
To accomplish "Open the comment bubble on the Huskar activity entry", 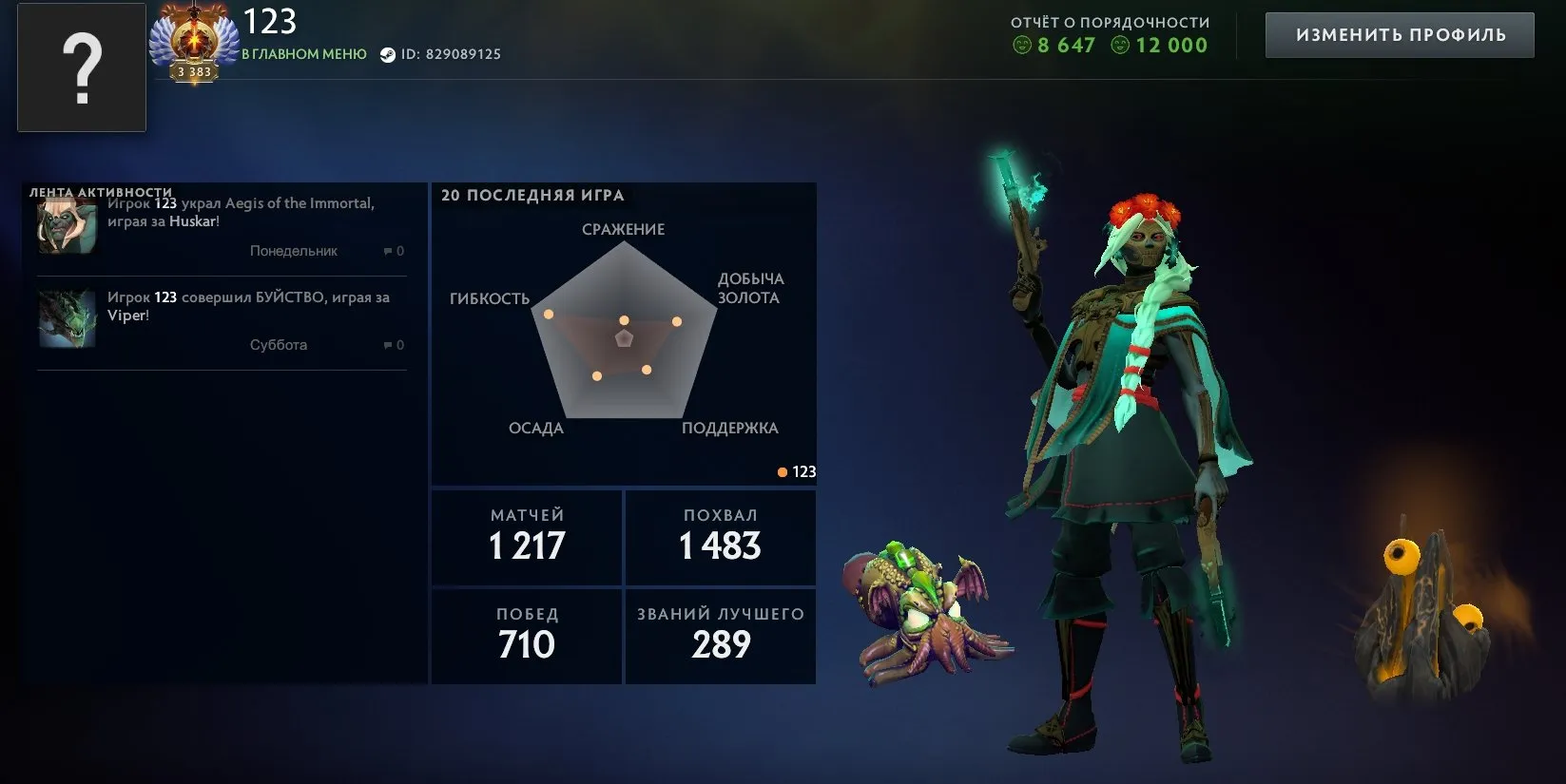I will point(388,251).
